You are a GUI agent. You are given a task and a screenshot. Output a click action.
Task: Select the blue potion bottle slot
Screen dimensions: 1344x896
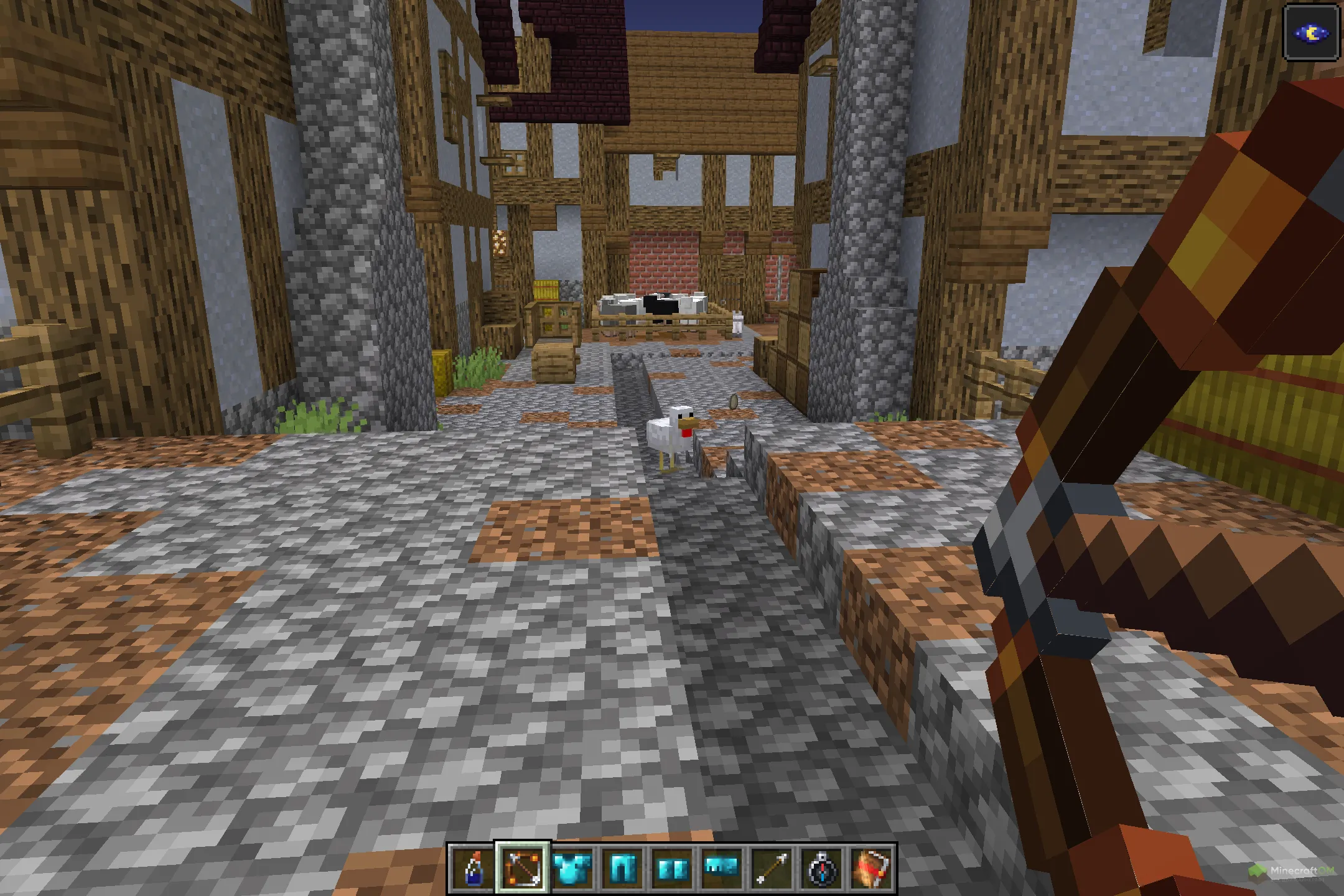coord(473,868)
